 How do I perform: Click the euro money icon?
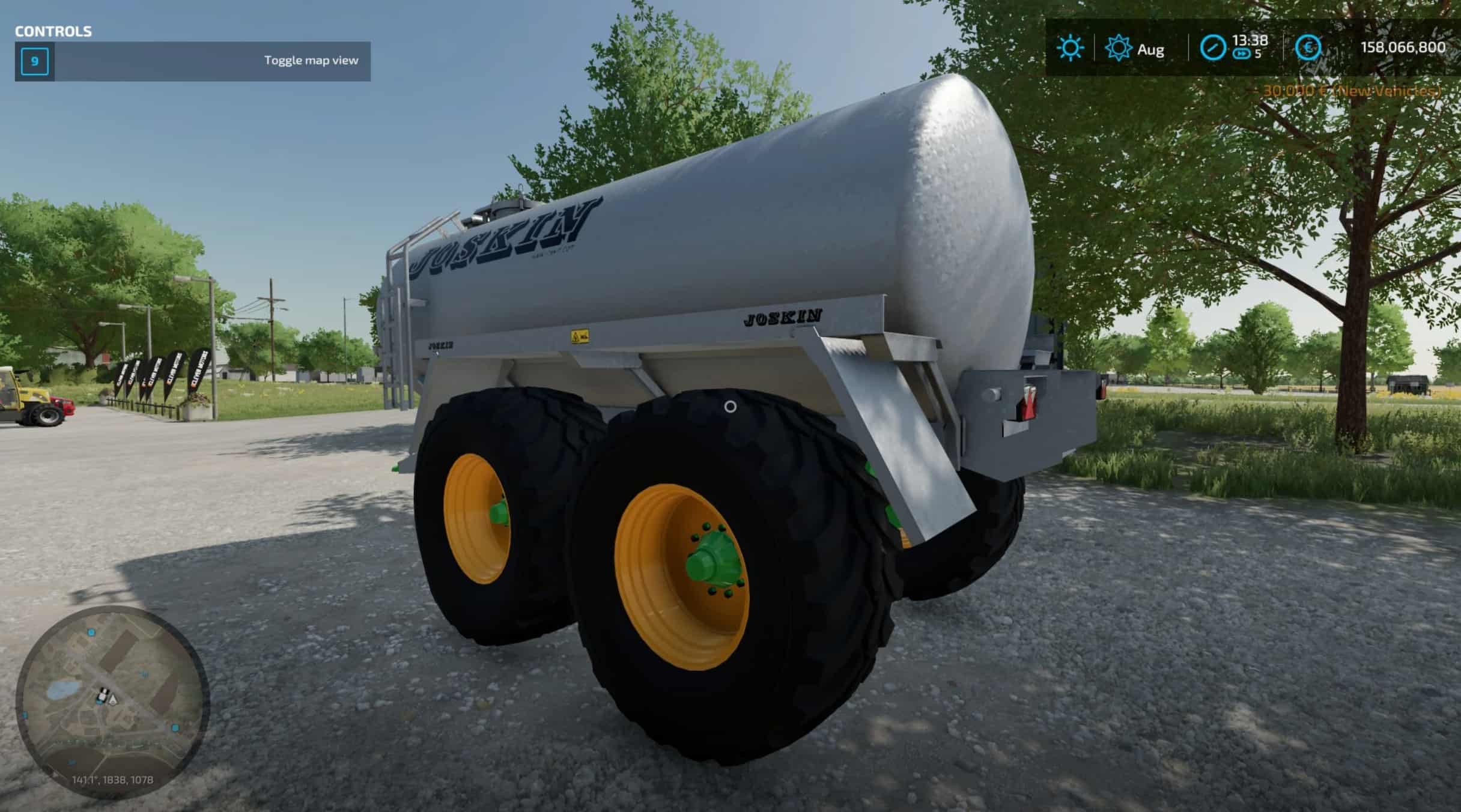pyautogui.click(x=1307, y=48)
